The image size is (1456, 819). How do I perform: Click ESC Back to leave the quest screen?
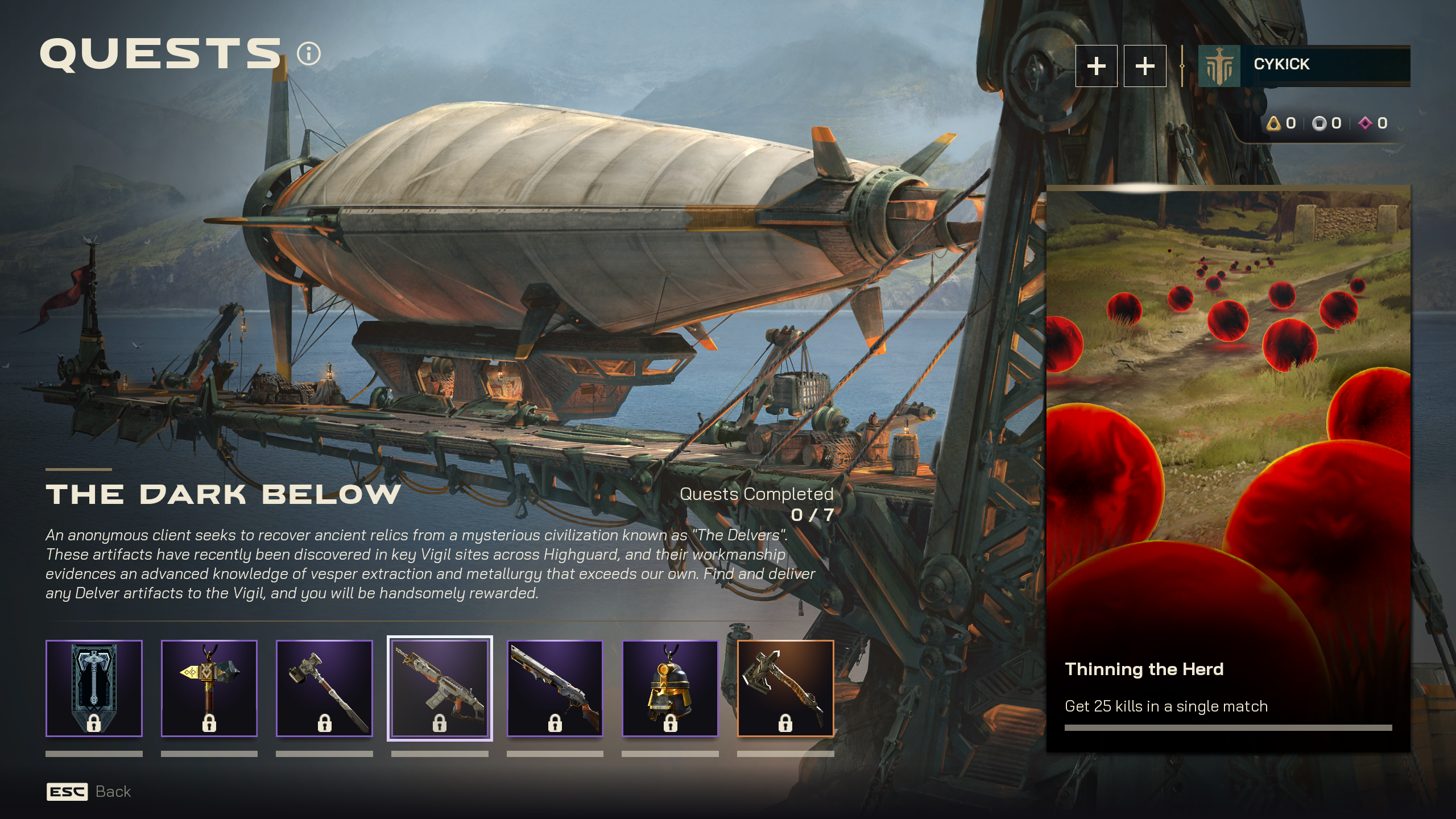click(x=88, y=791)
